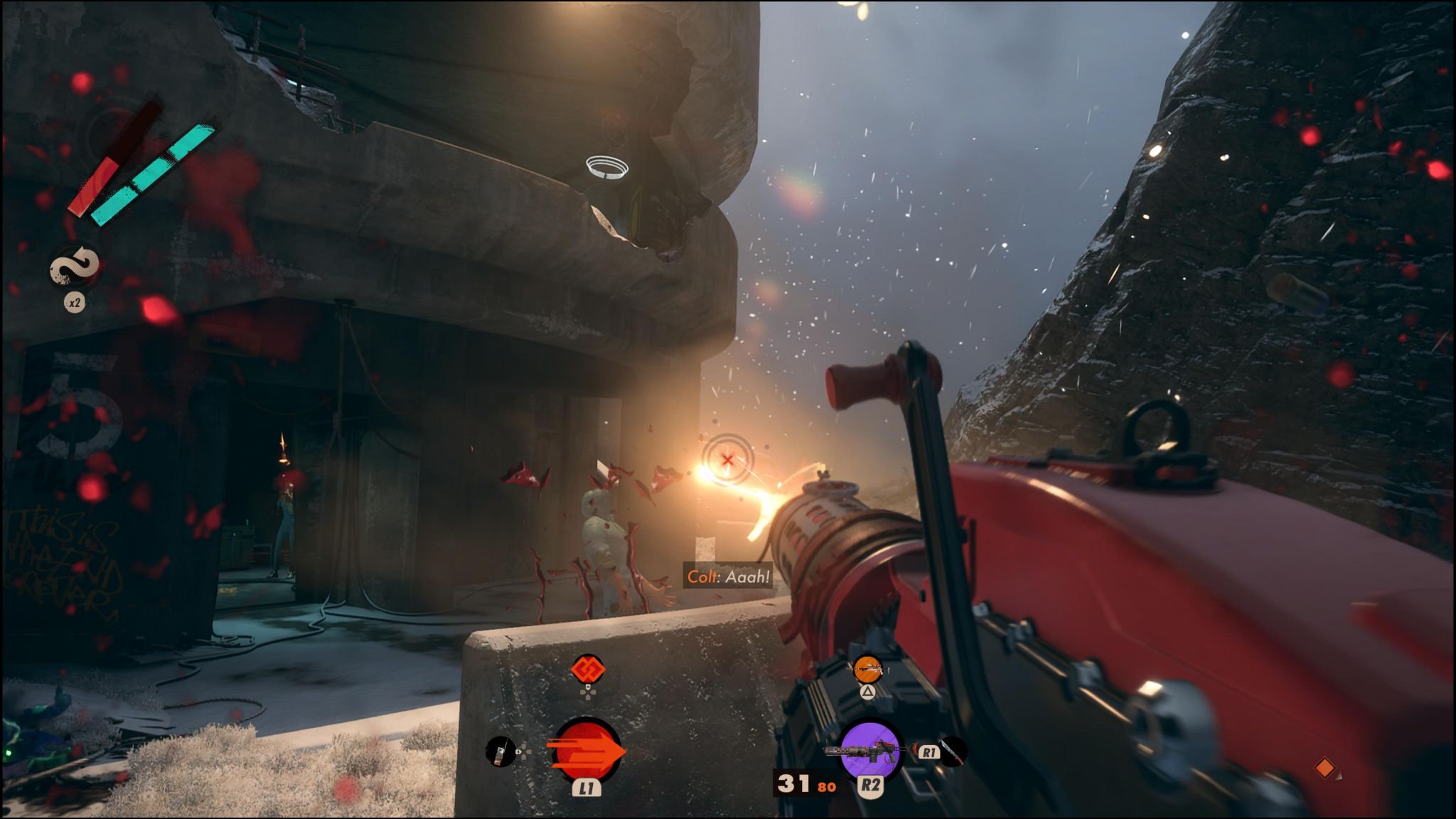The image size is (1456, 819).
Task: Click the Reprise rewind icon
Action: click(75, 267)
